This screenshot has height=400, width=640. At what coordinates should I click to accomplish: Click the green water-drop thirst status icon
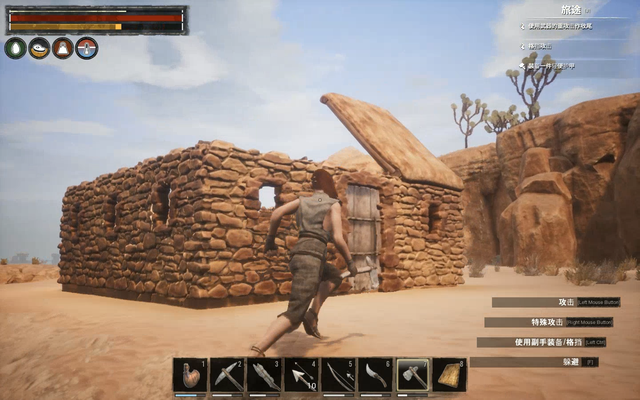[15, 48]
